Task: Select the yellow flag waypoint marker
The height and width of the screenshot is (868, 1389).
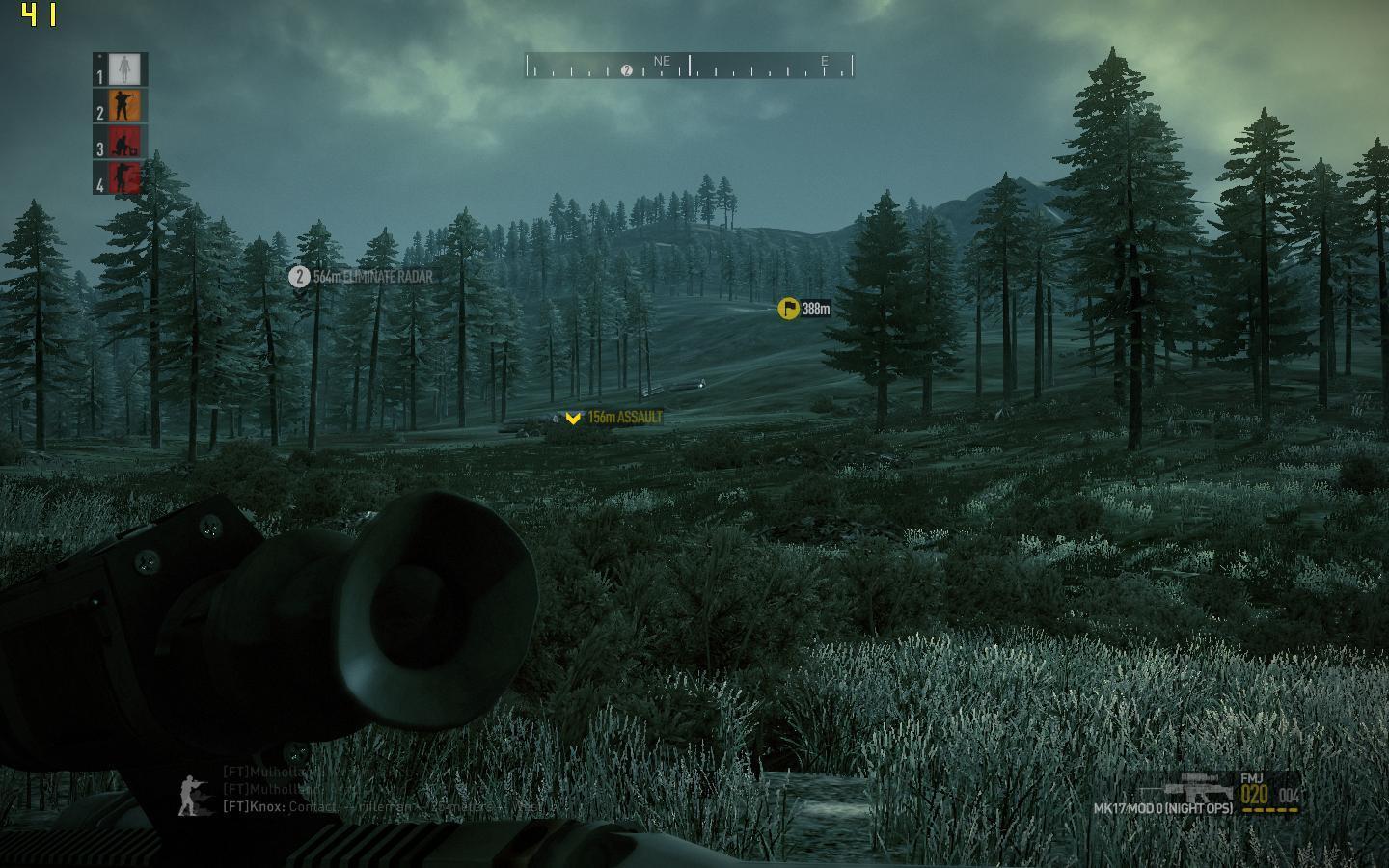Action: (x=789, y=309)
